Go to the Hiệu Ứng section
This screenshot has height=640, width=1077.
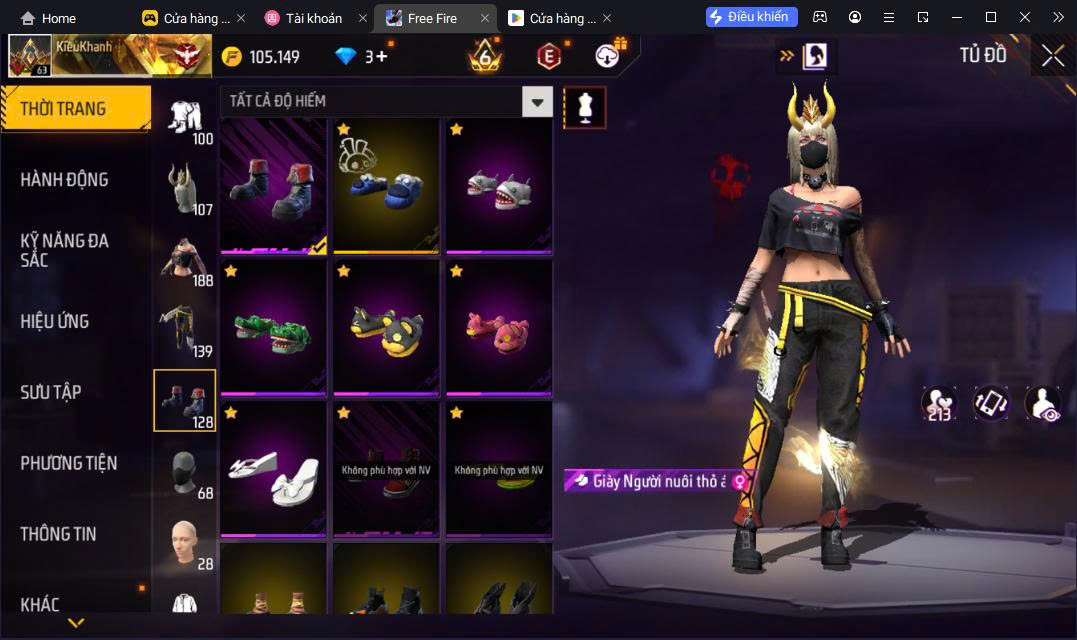coord(55,321)
